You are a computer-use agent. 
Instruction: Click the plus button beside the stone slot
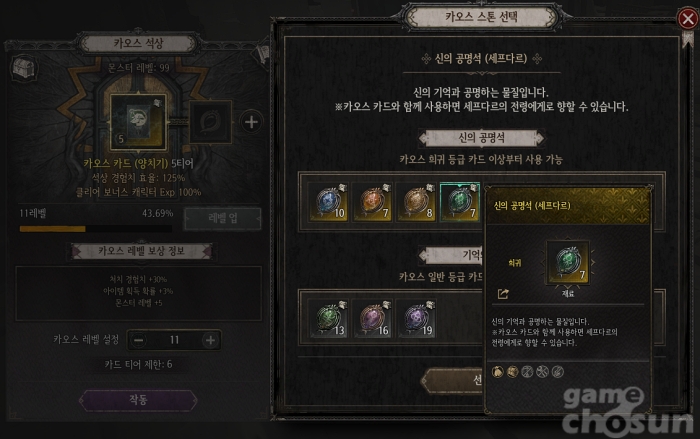tap(251, 122)
